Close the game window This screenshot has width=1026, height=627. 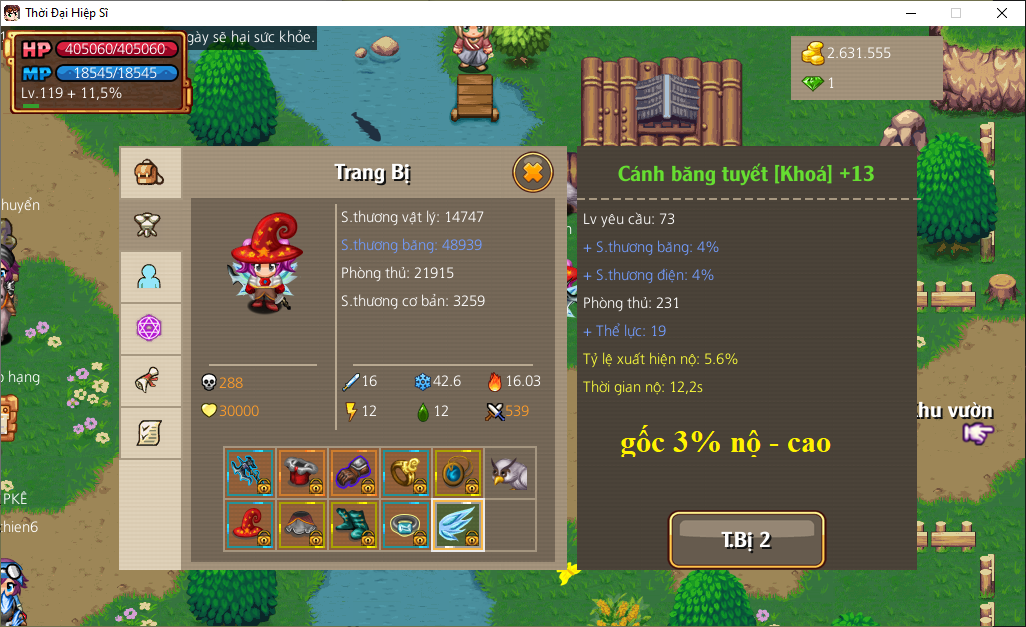click(x=1002, y=13)
